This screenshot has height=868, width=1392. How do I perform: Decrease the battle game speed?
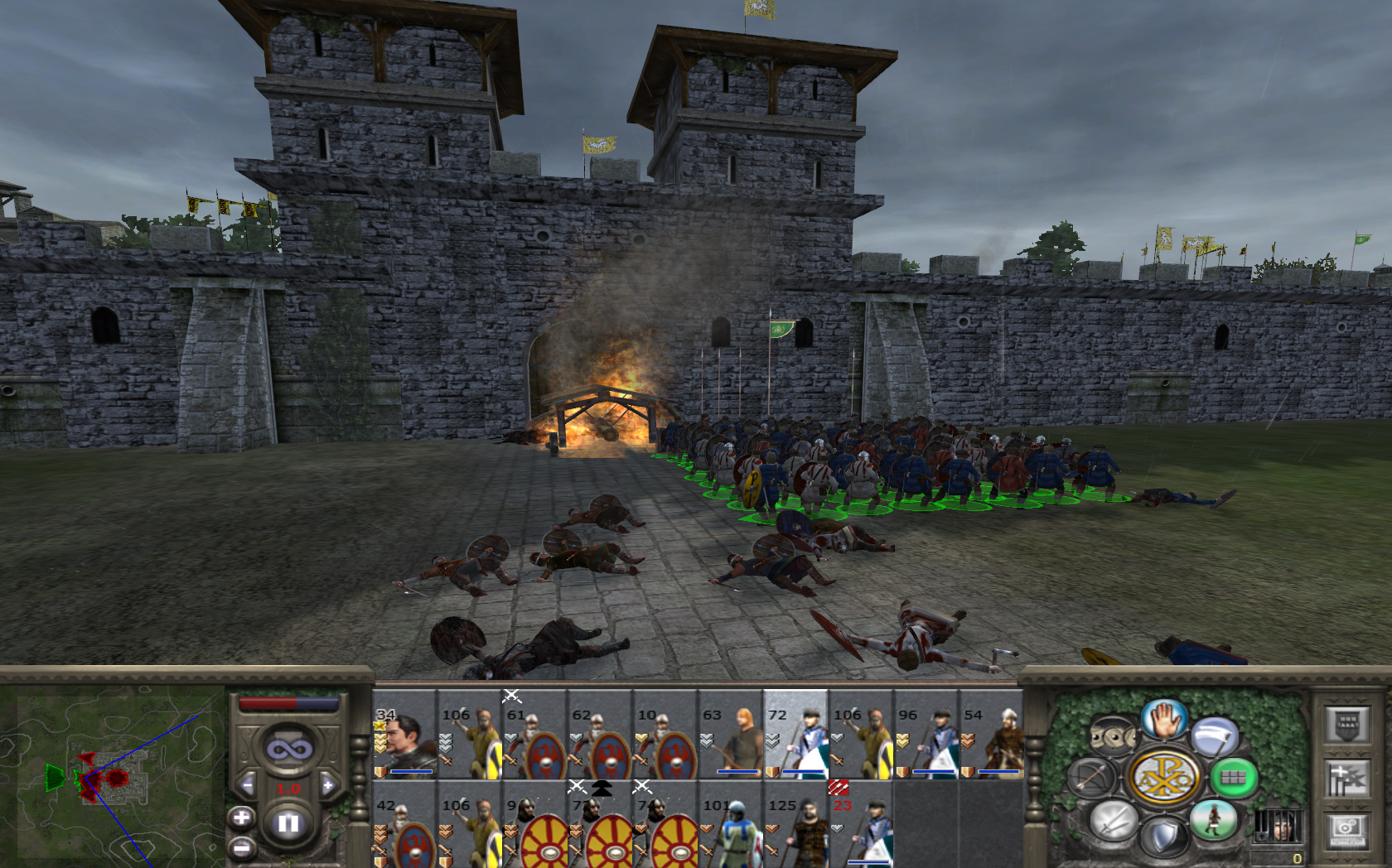point(247,785)
